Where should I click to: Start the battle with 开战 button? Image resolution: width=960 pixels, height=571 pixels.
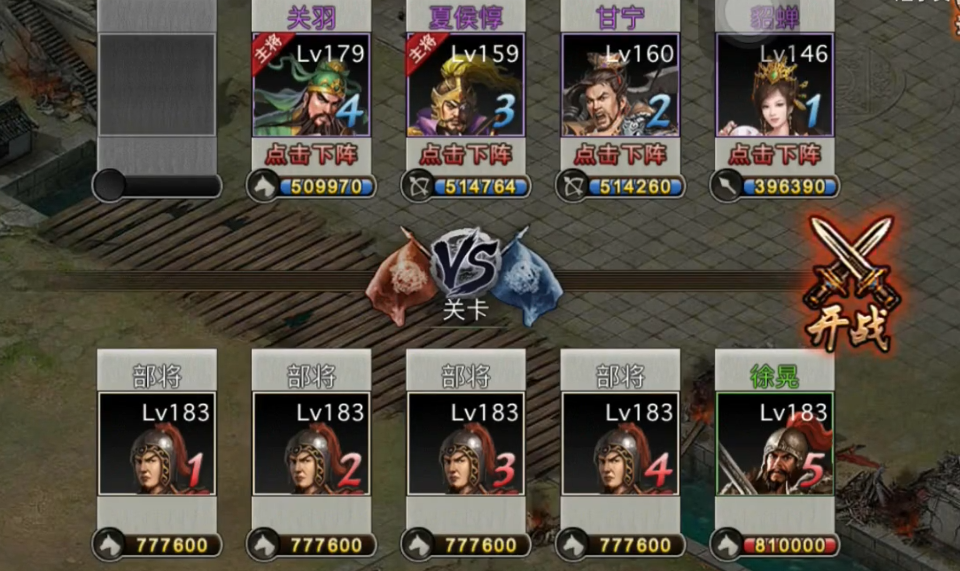(851, 285)
